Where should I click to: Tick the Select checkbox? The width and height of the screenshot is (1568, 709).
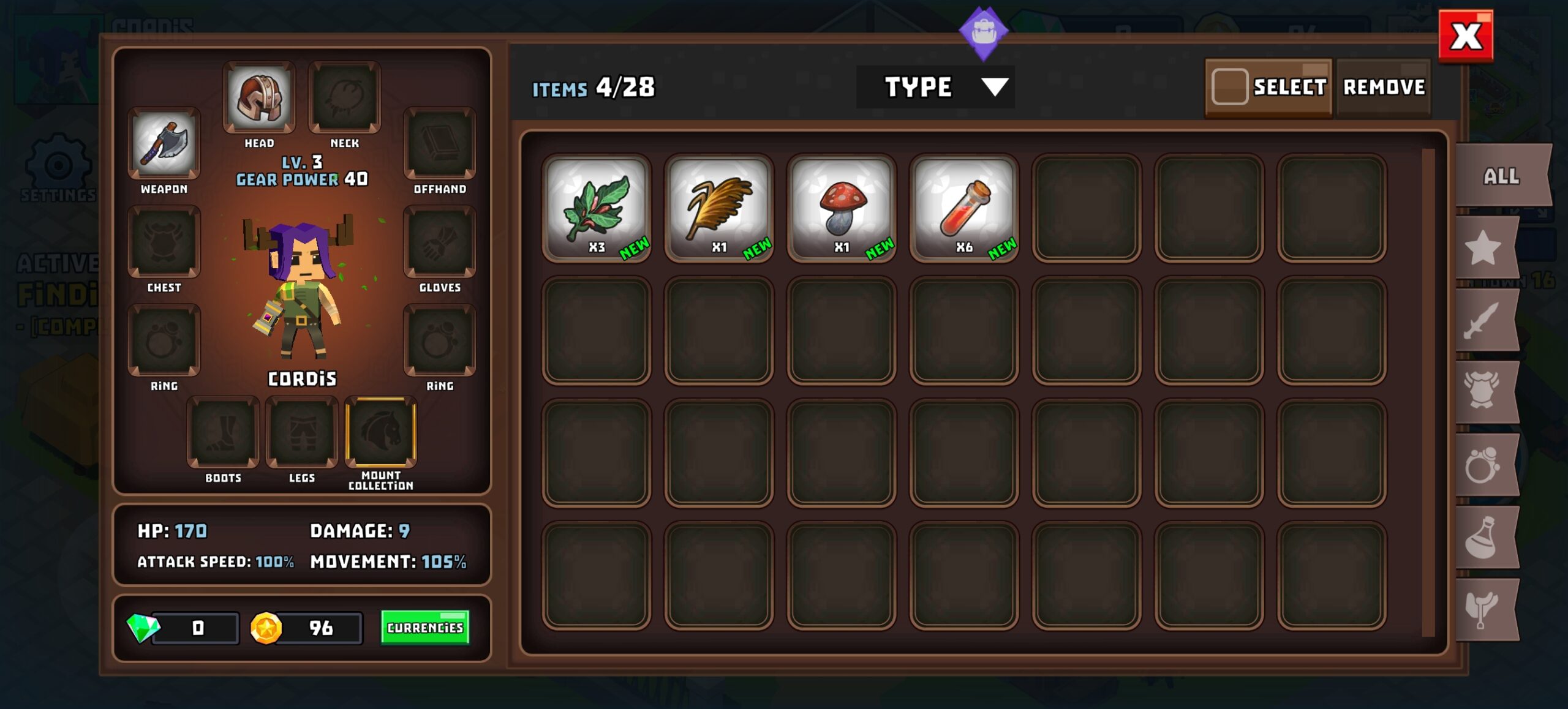(x=1229, y=87)
